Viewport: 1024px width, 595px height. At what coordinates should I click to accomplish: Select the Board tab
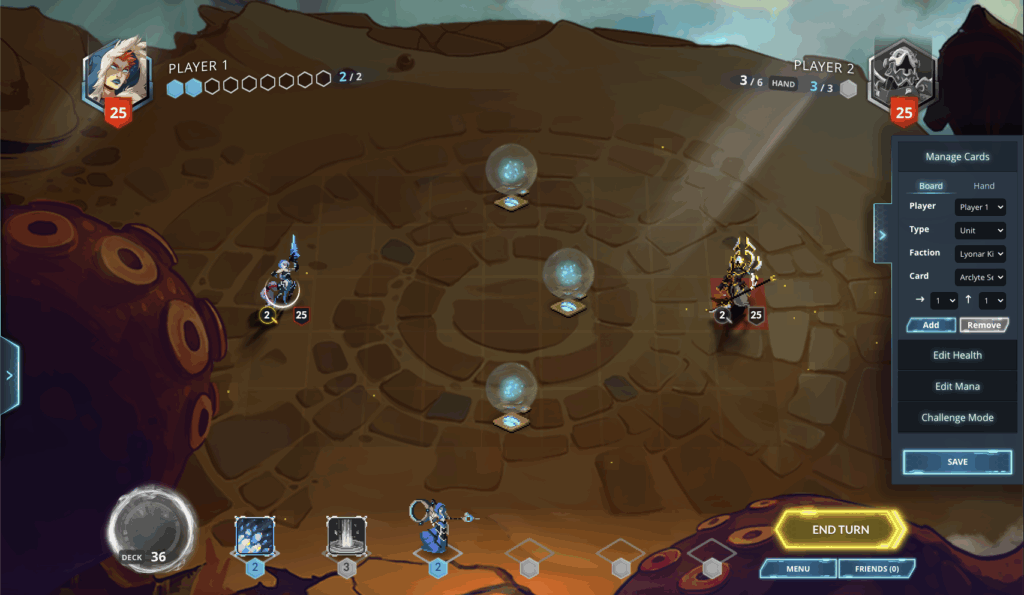click(x=931, y=186)
